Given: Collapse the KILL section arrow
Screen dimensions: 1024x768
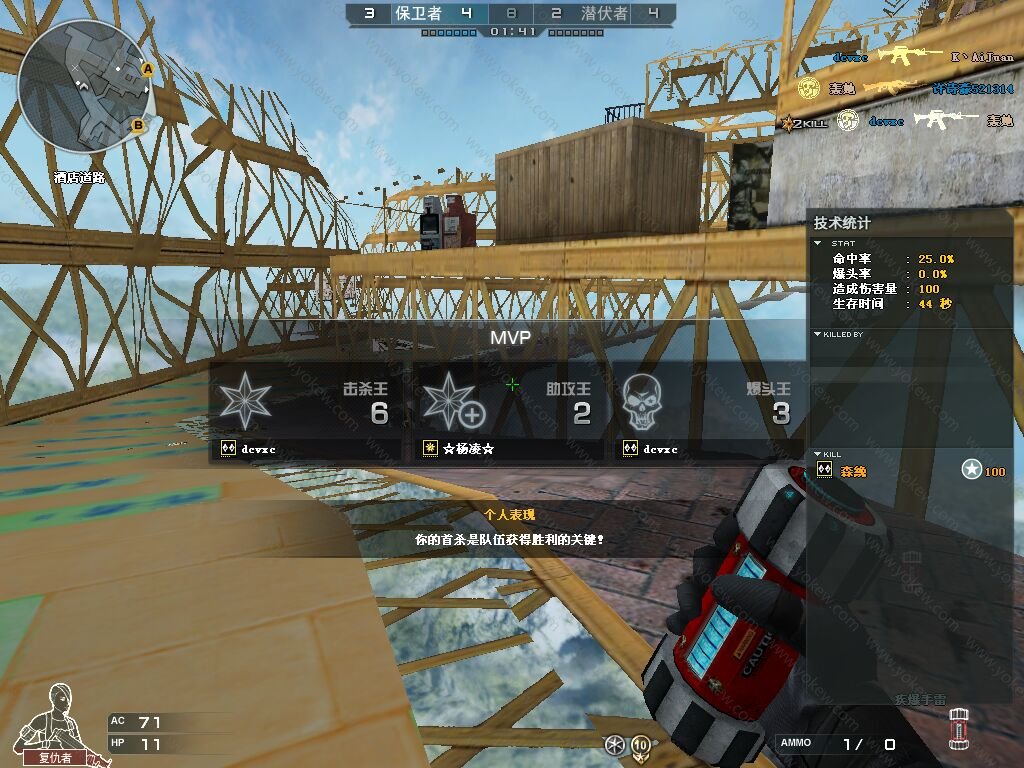Looking at the screenshot, I should (x=817, y=454).
